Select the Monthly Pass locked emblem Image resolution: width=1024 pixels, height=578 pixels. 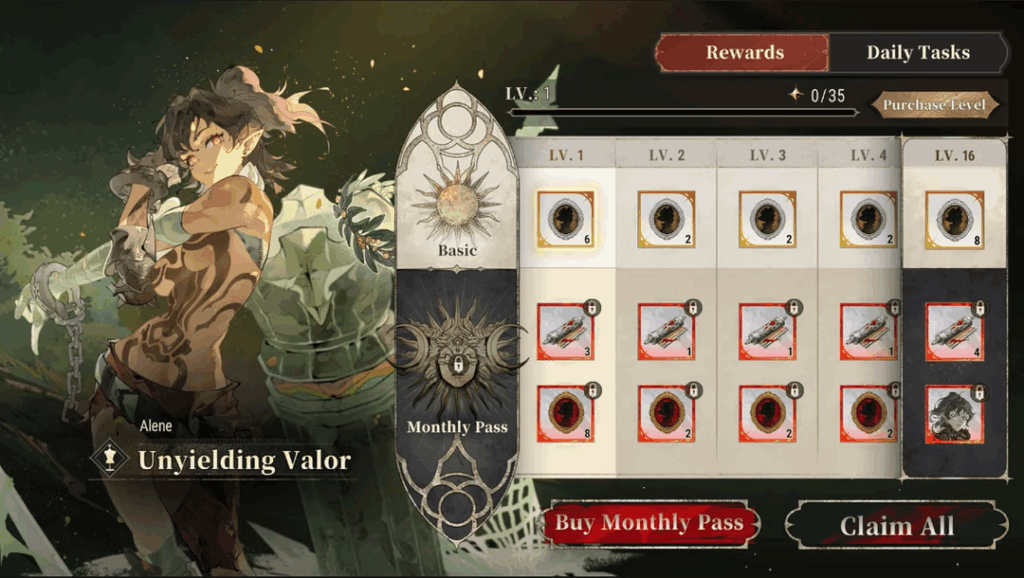[457, 358]
